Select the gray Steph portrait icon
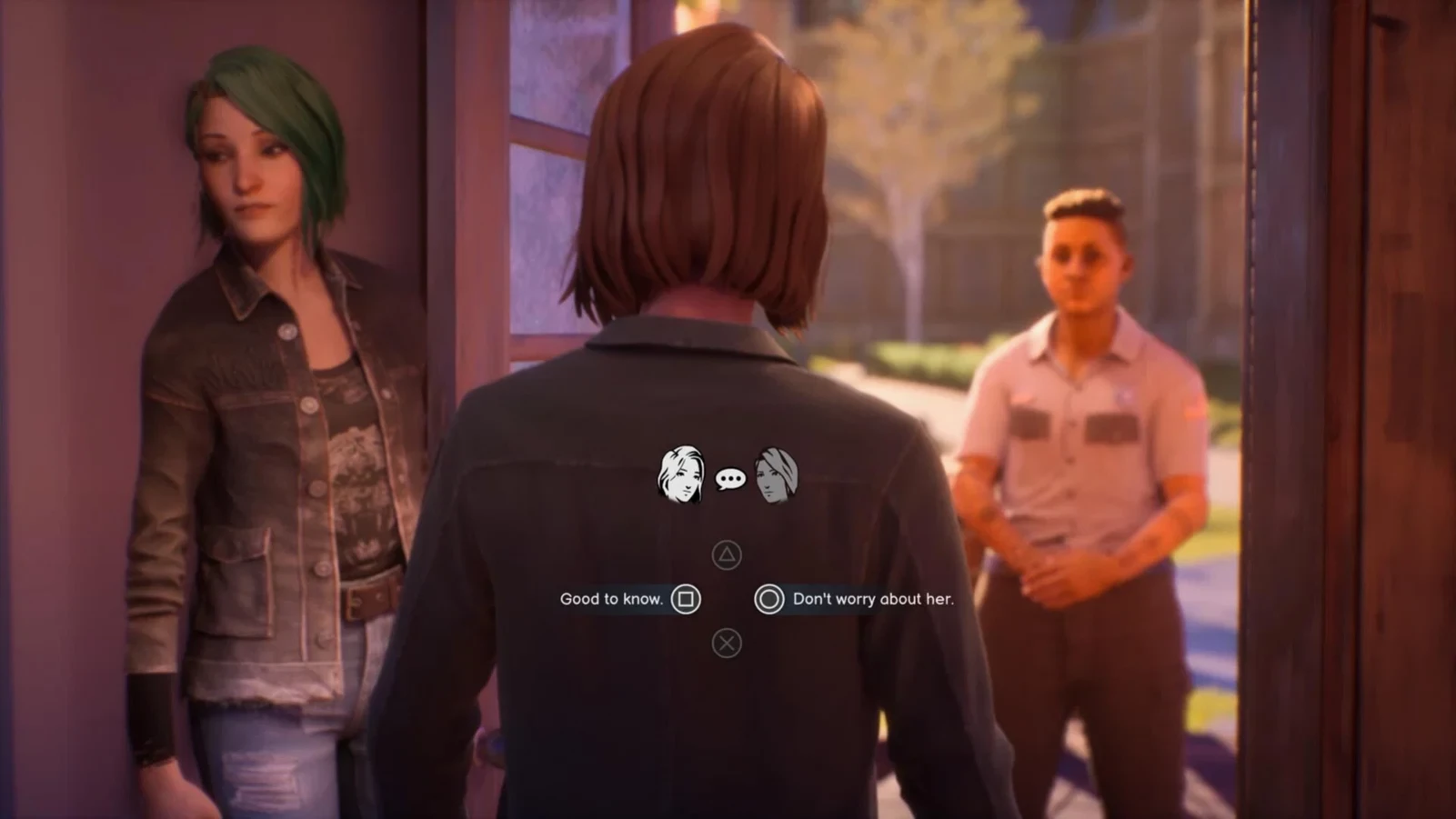This screenshot has height=819, width=1456. tap(775, 474)
